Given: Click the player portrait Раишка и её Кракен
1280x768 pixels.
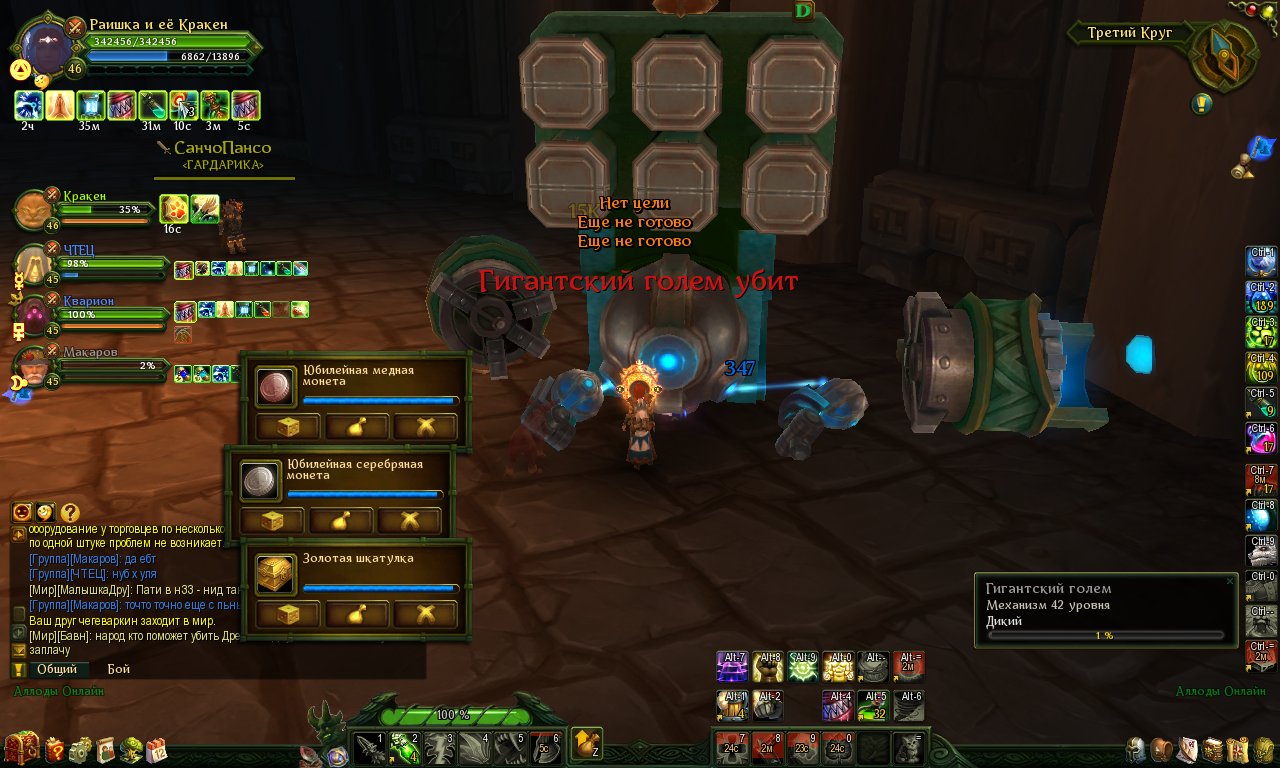Looking at the screenshot, I should pos(46,45).
